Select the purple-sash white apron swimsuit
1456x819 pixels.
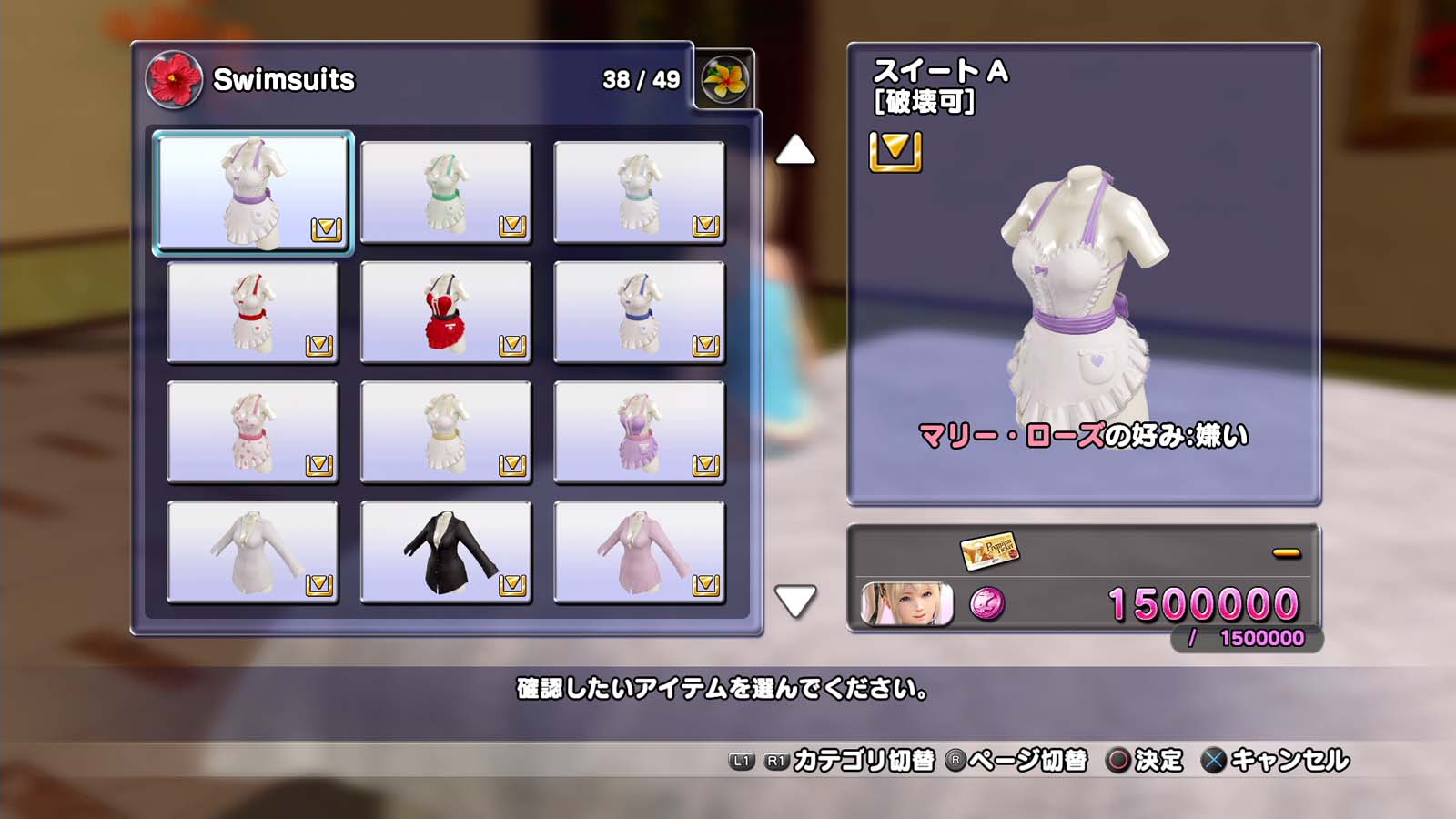point(252,192)
